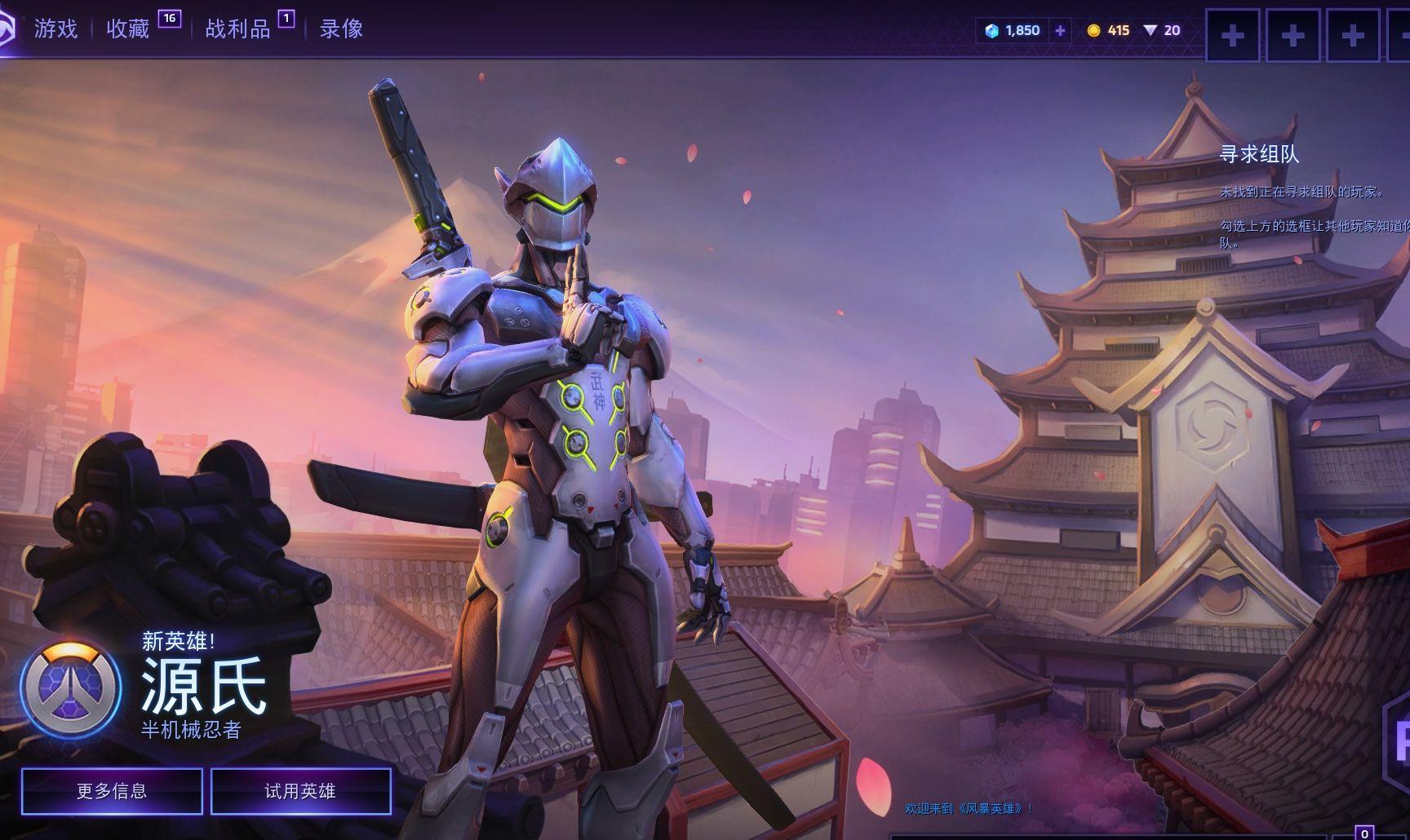Select the gold coin currency icon
Viewport: 1410px width, 840px height.
point(1093,31)
